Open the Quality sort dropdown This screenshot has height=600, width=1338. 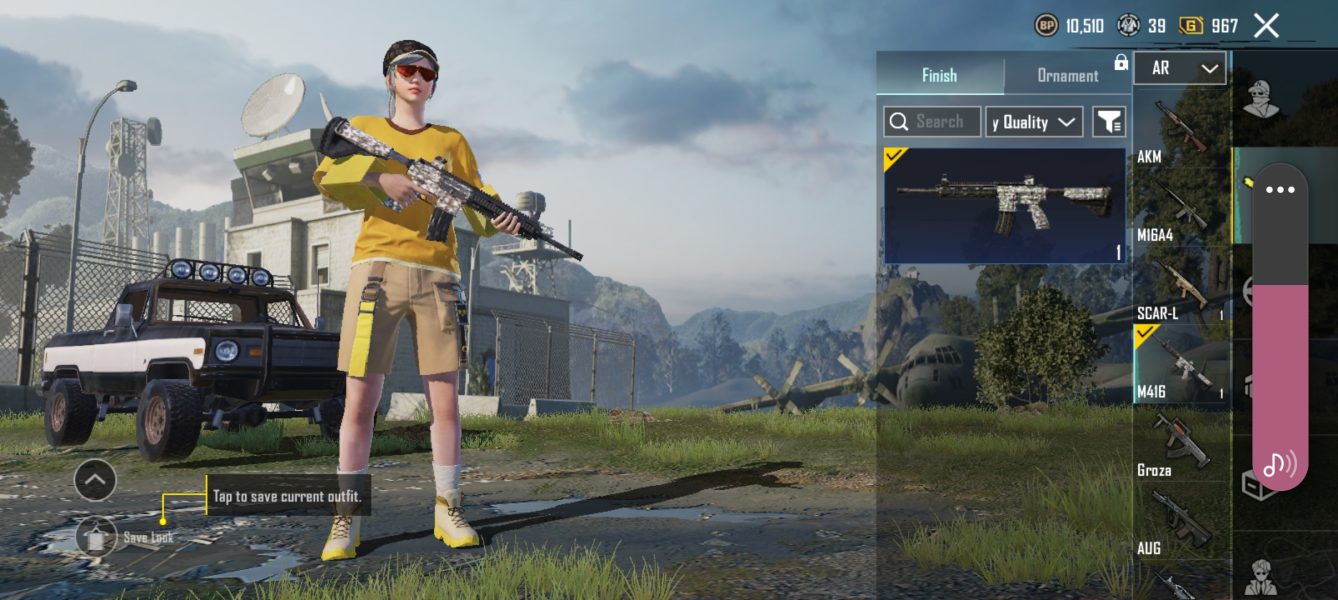(1034, 122)
